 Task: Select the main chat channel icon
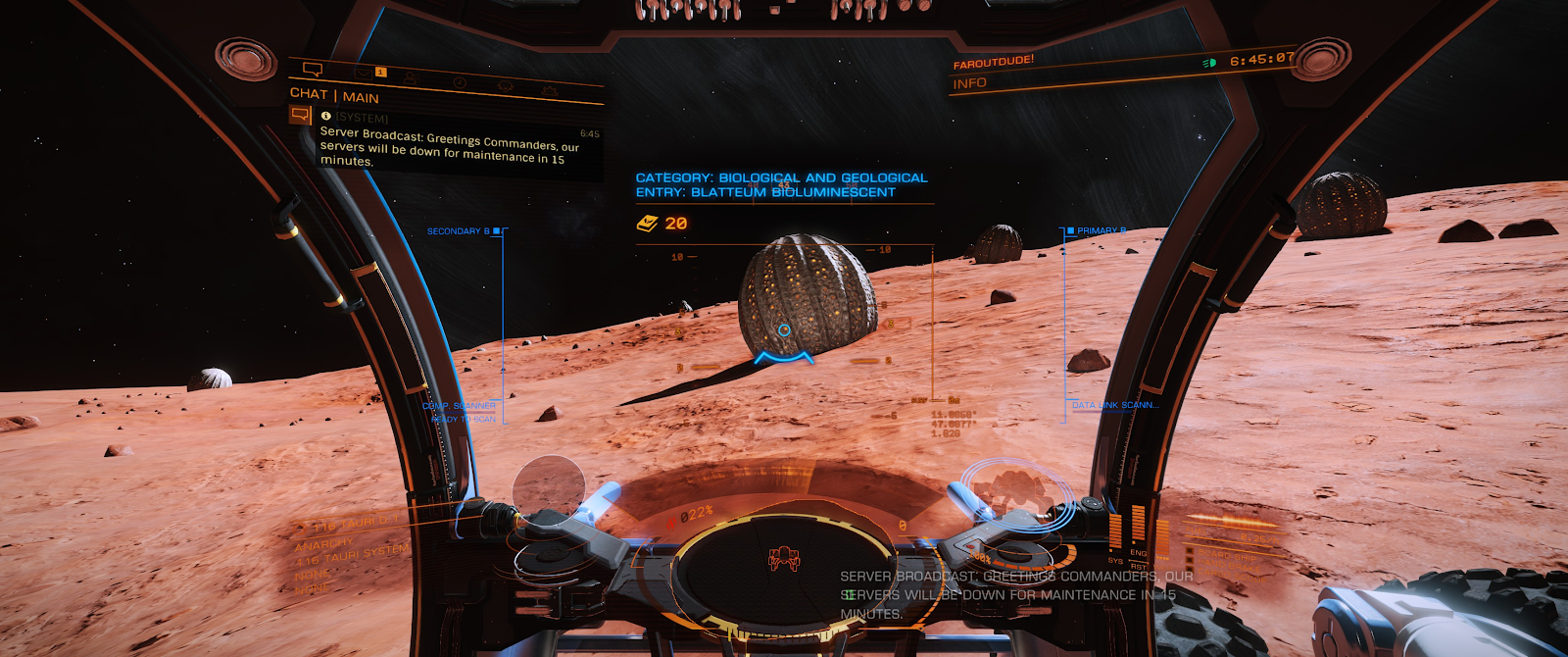pyautogui.click(x=300, y=116)
